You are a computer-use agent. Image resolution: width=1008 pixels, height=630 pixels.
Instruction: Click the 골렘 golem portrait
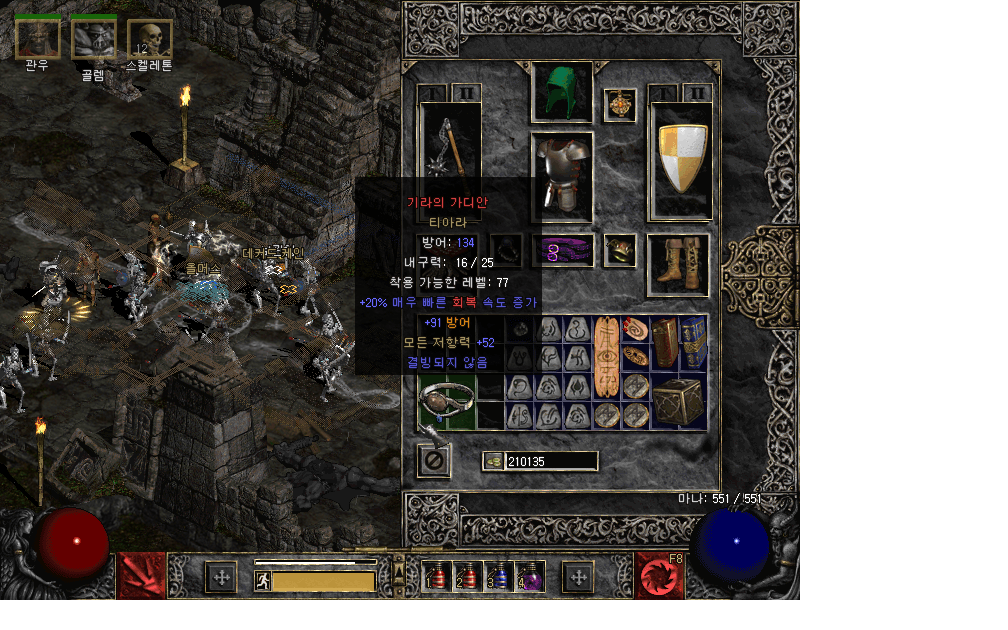(94, 38)
